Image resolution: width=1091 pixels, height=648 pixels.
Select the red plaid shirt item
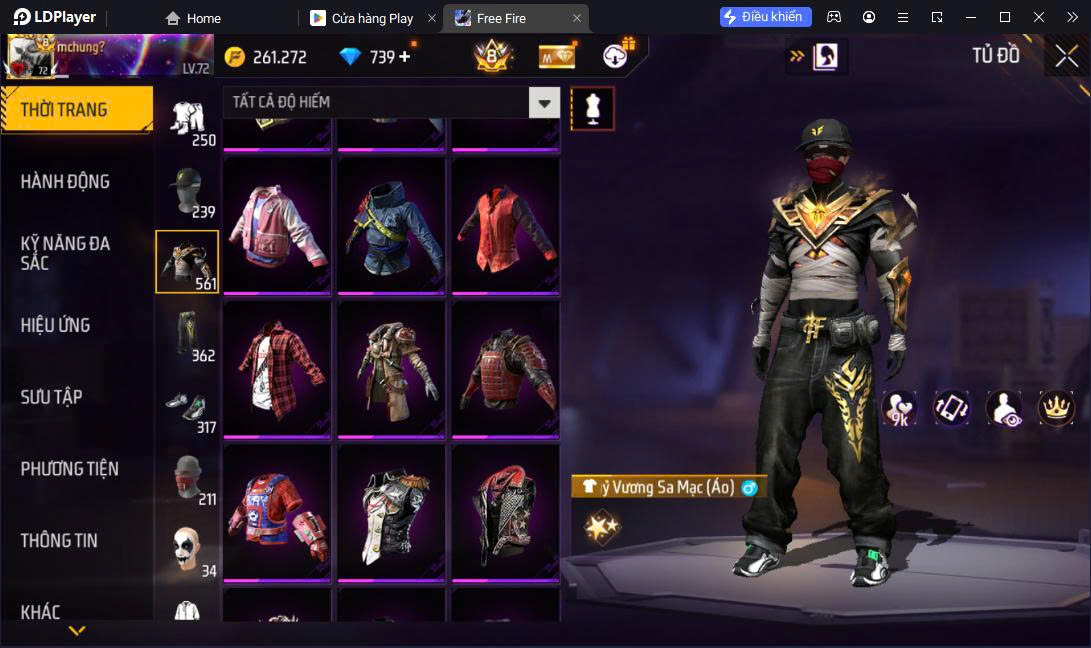(x=277, y=367)
